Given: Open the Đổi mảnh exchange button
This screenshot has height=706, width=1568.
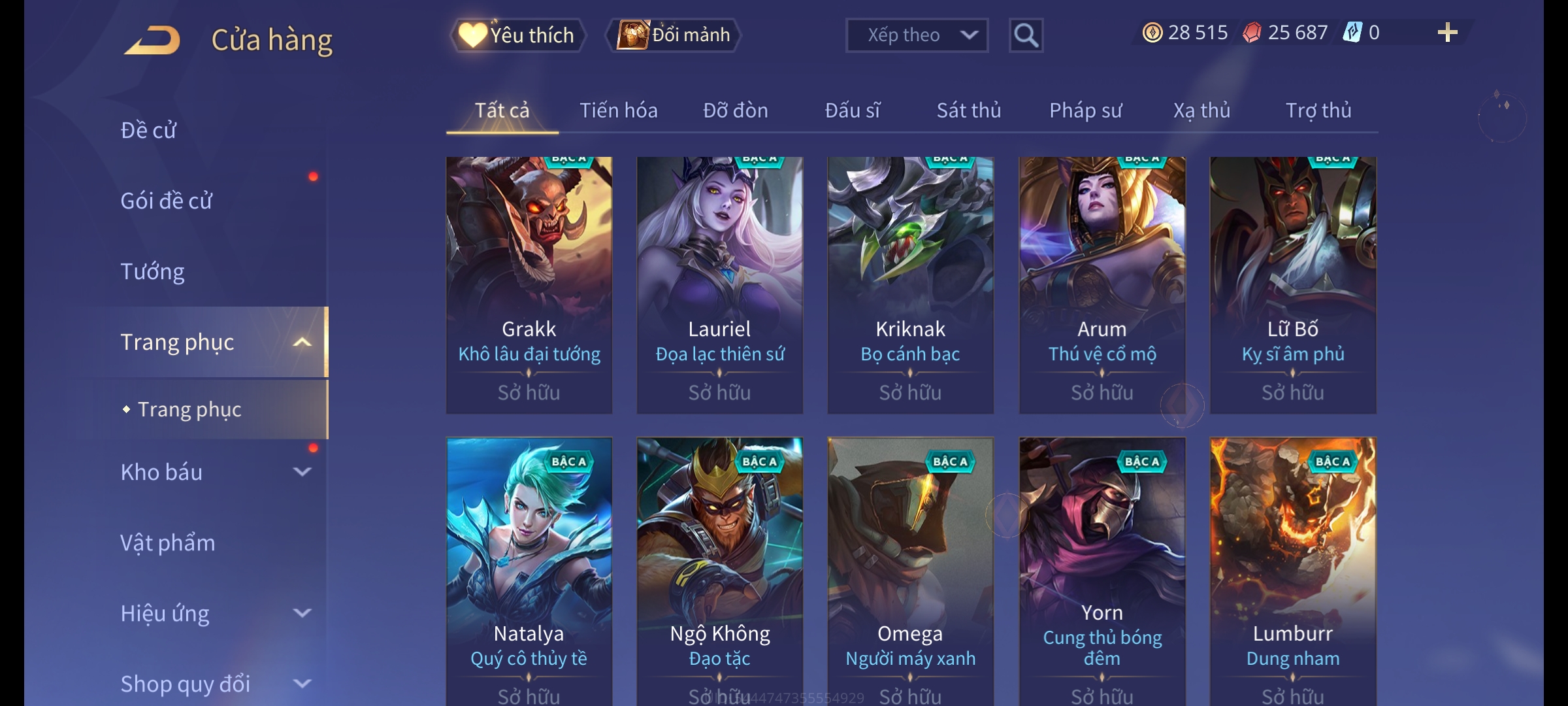Looking at the screenshot, I should pyautogui.click(x=674, y=35).
